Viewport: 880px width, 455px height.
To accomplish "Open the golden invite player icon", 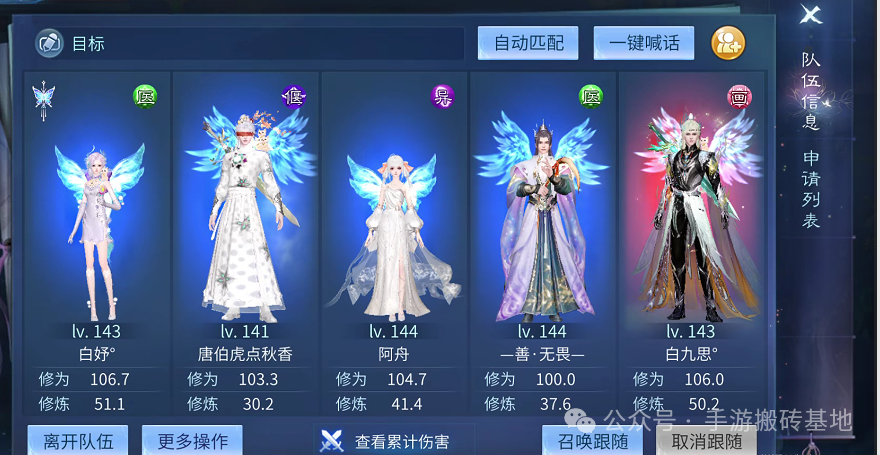I will (728, 43).
